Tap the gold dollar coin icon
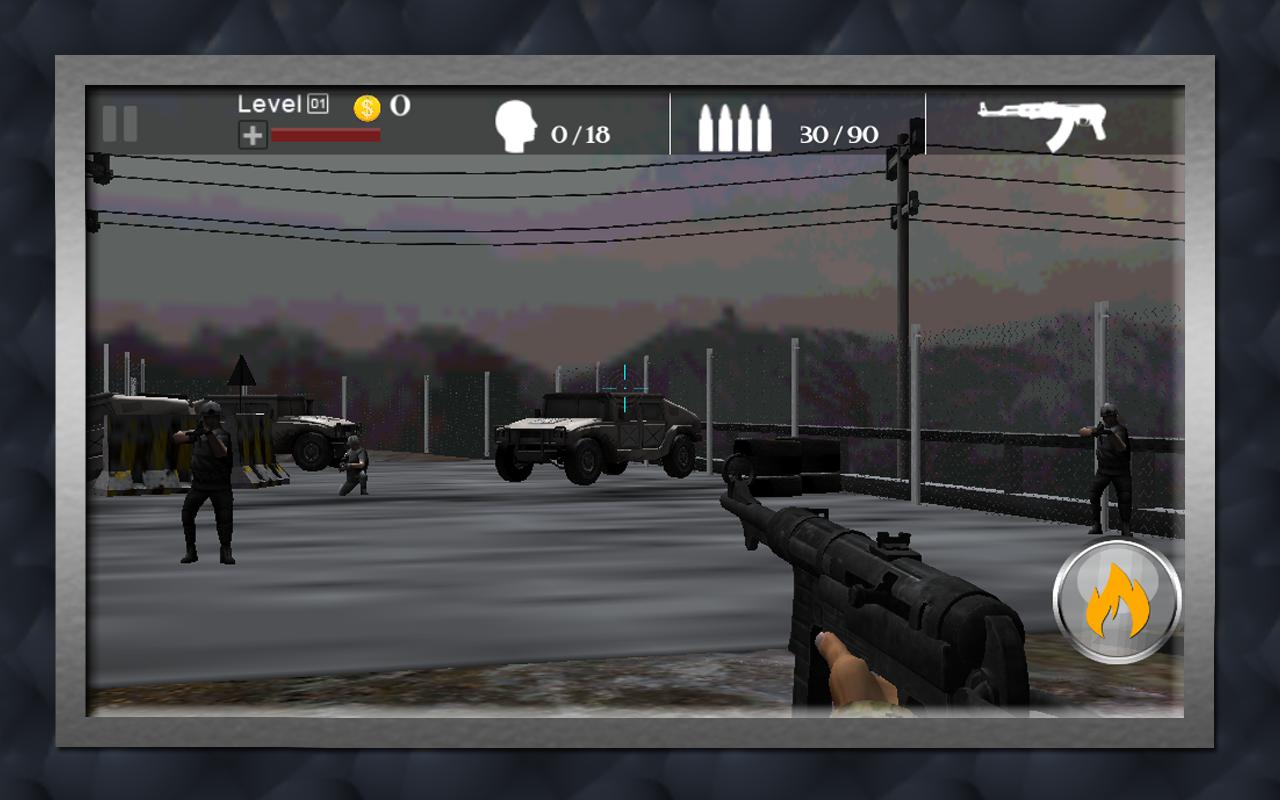Viewport: 1280px width, 800px height. click(366, 105)
